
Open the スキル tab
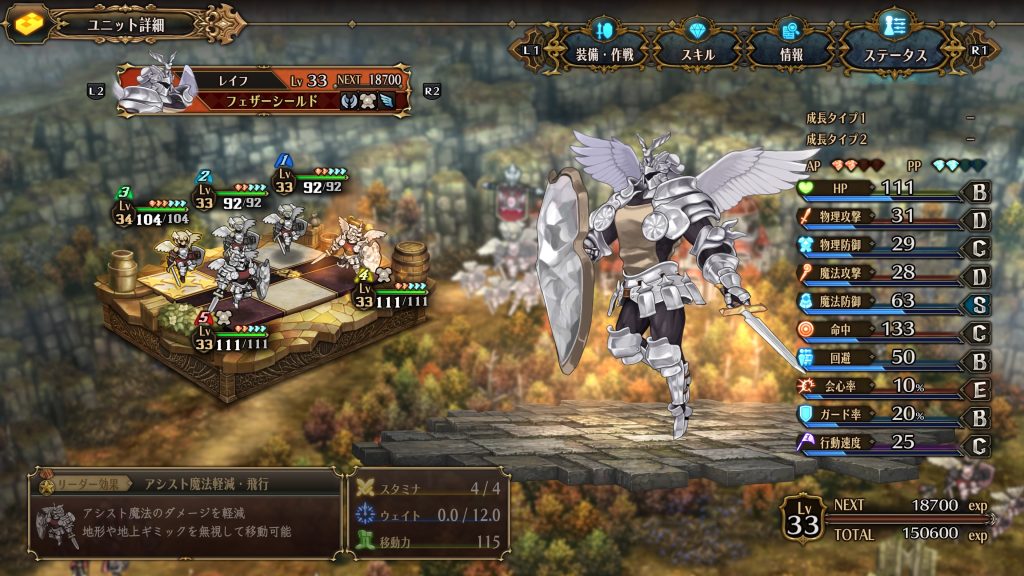point(698,53)
